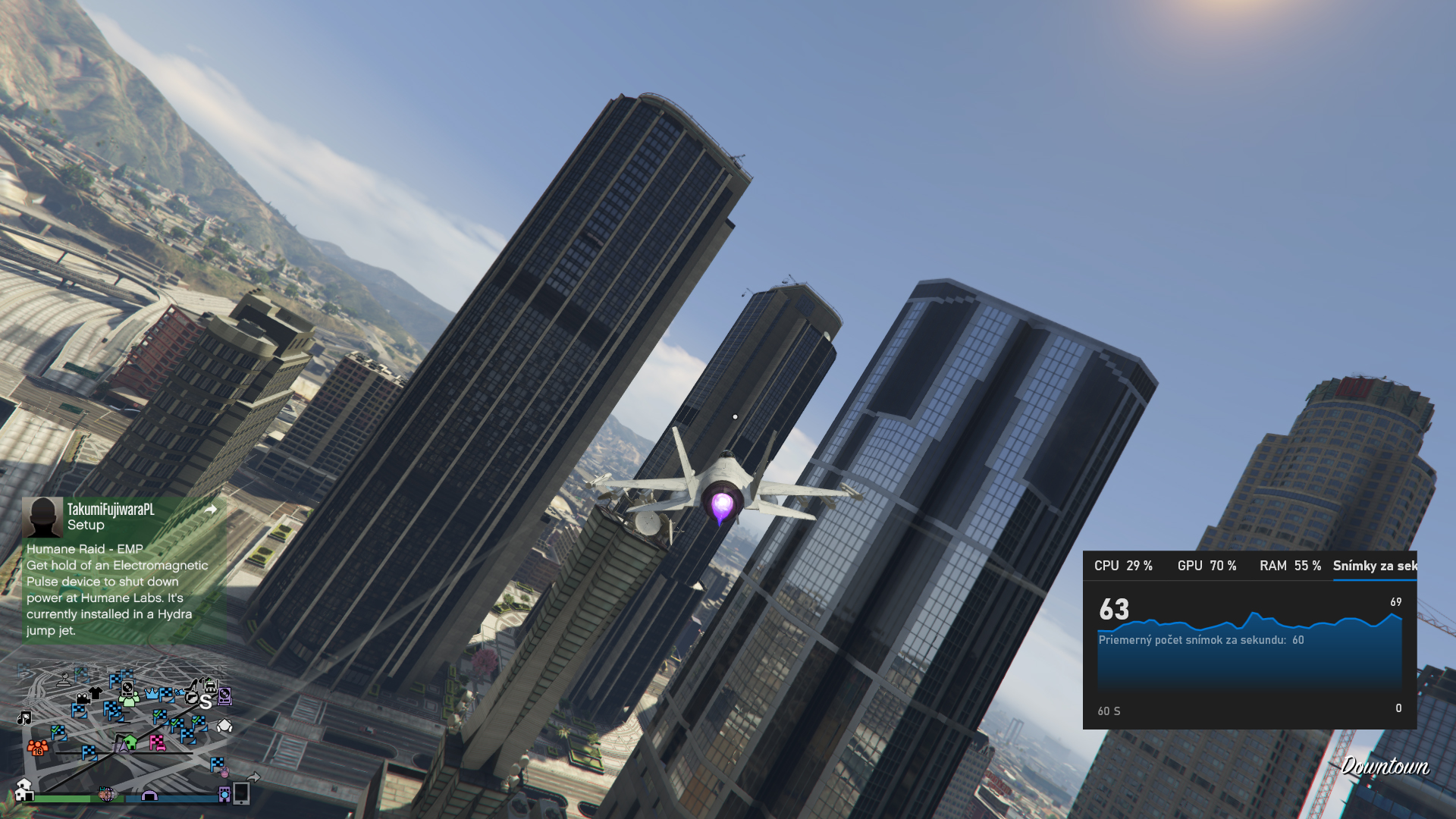Select the white S marker on minimap
Viewport: 1456px width, 819px height.
pyautogui.click(x=206, y=702)
